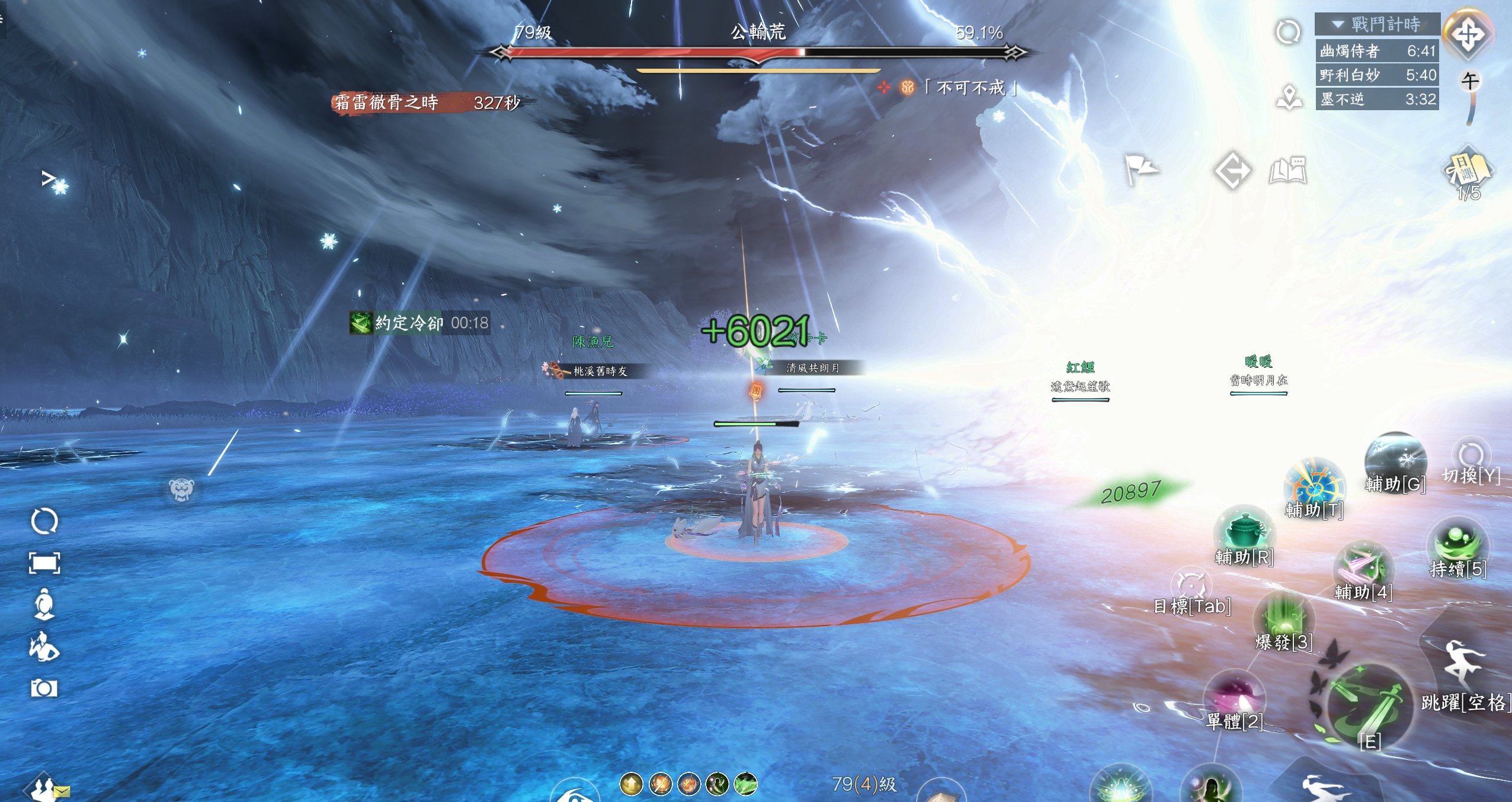Activate the 輔助[G] snowflake skill
This screenshot has height=802, width=1512.
click(x=1395, y=461)
